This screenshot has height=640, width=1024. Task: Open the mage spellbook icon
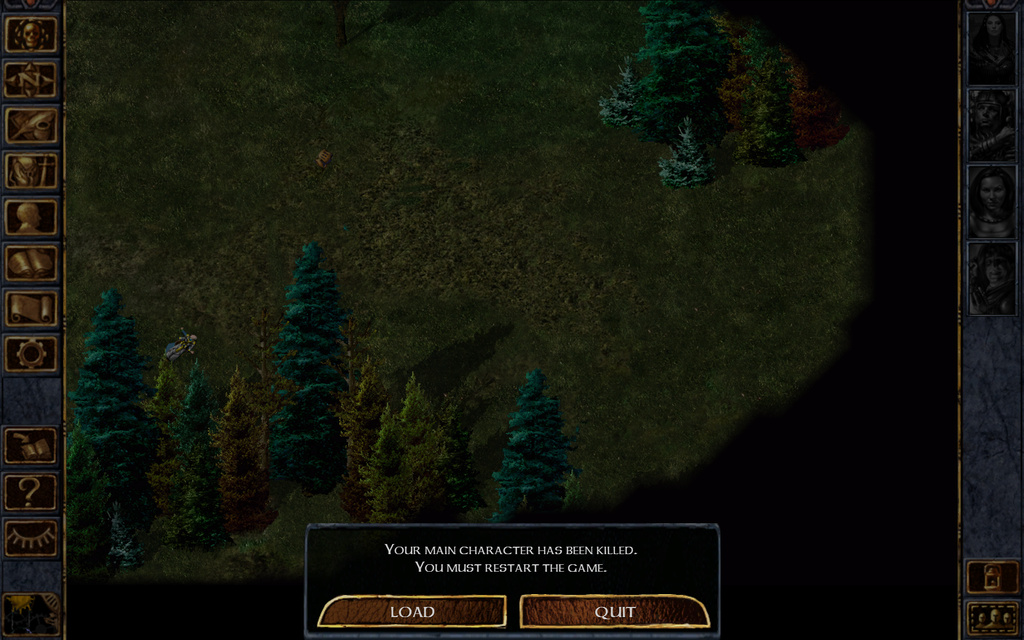click(31, 263)
